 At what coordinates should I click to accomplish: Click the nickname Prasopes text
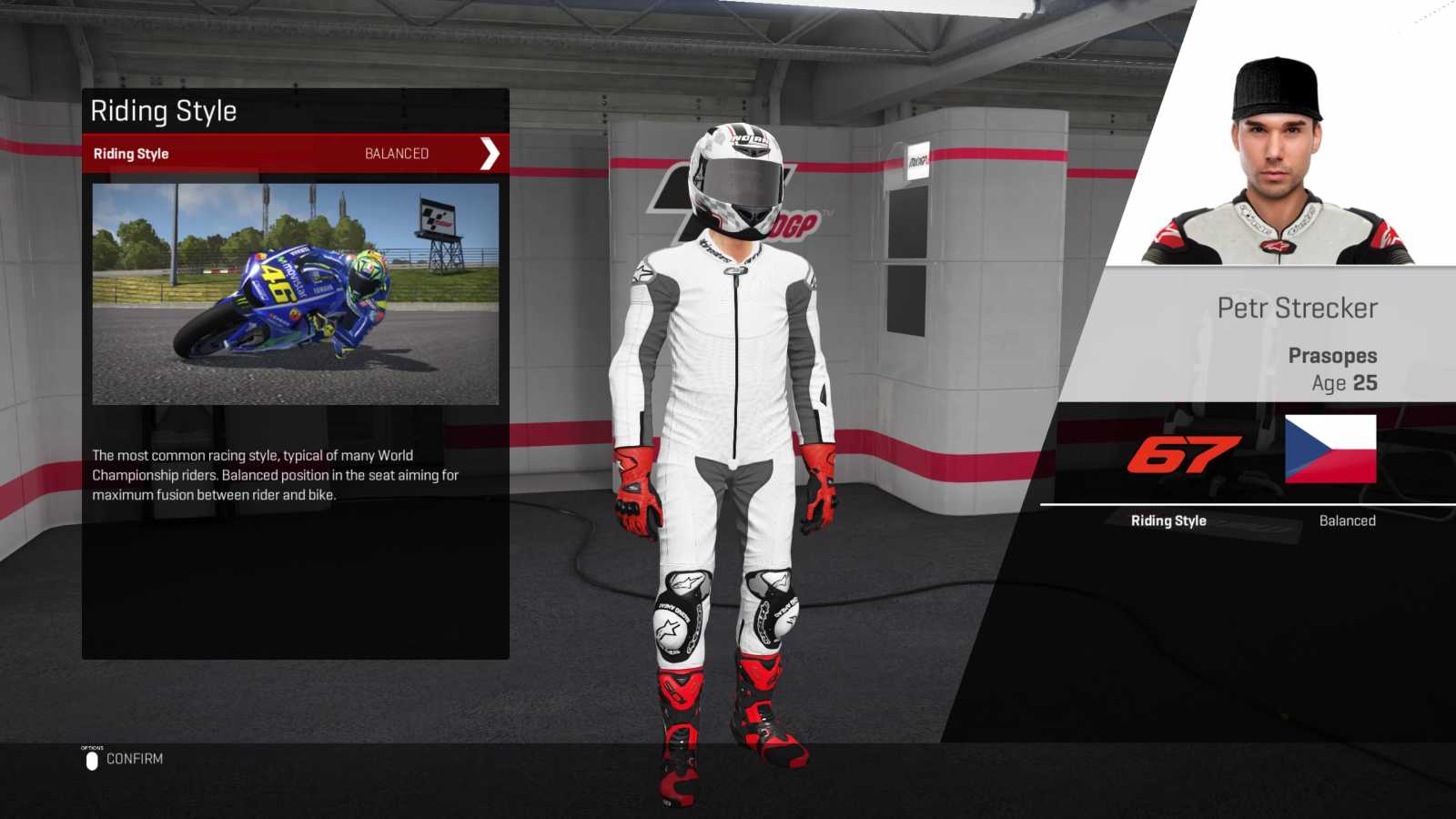click(x=1333, y=355)
